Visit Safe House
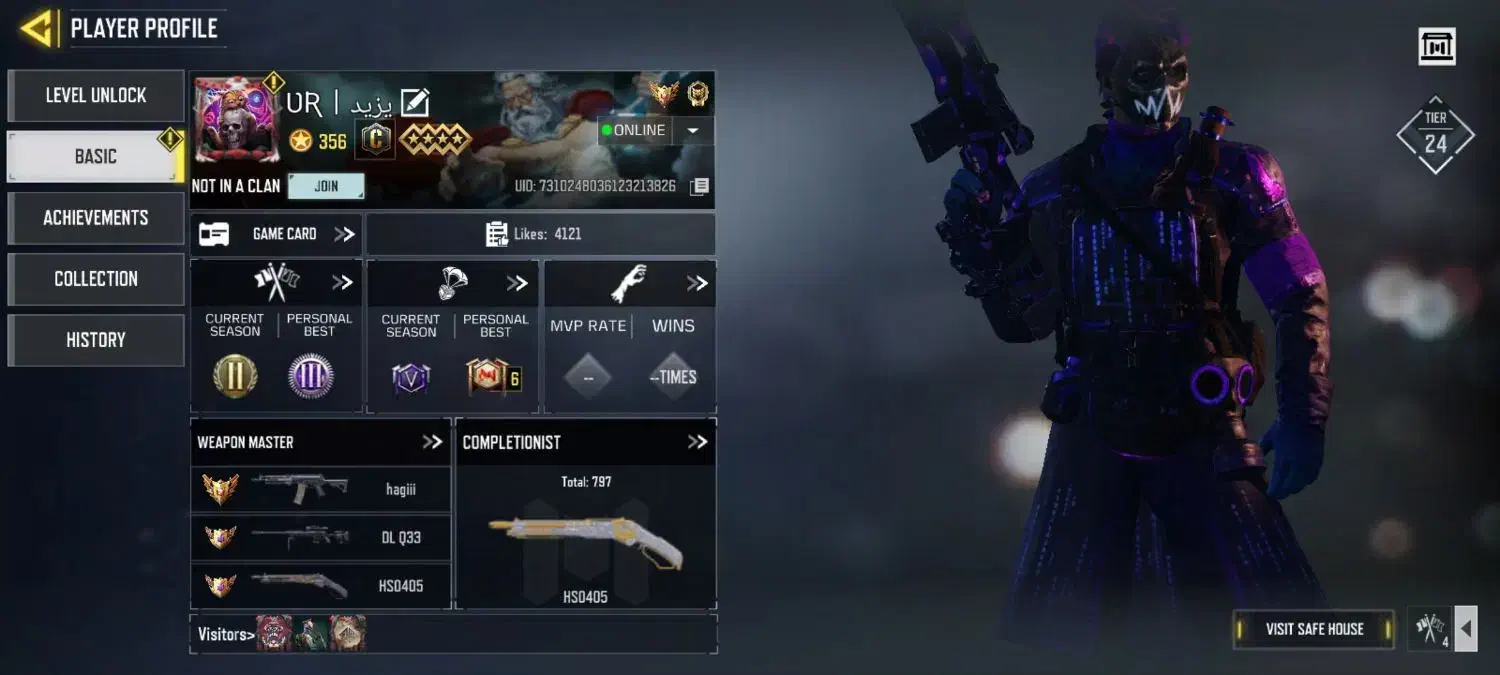Screen dimensions: 1500x675 click(1314, 629)
